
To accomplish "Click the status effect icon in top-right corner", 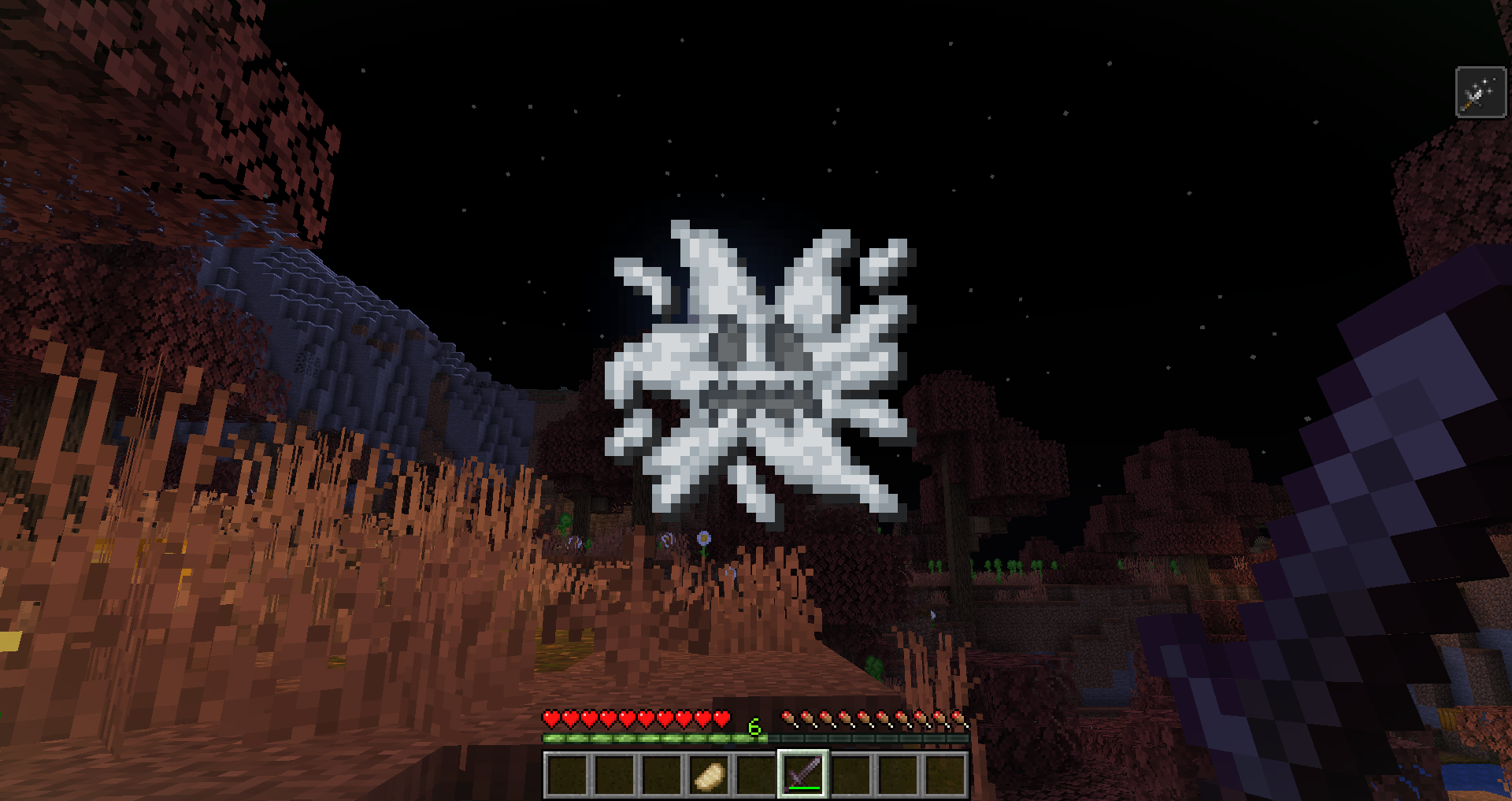I will (x=1480, y=91).
